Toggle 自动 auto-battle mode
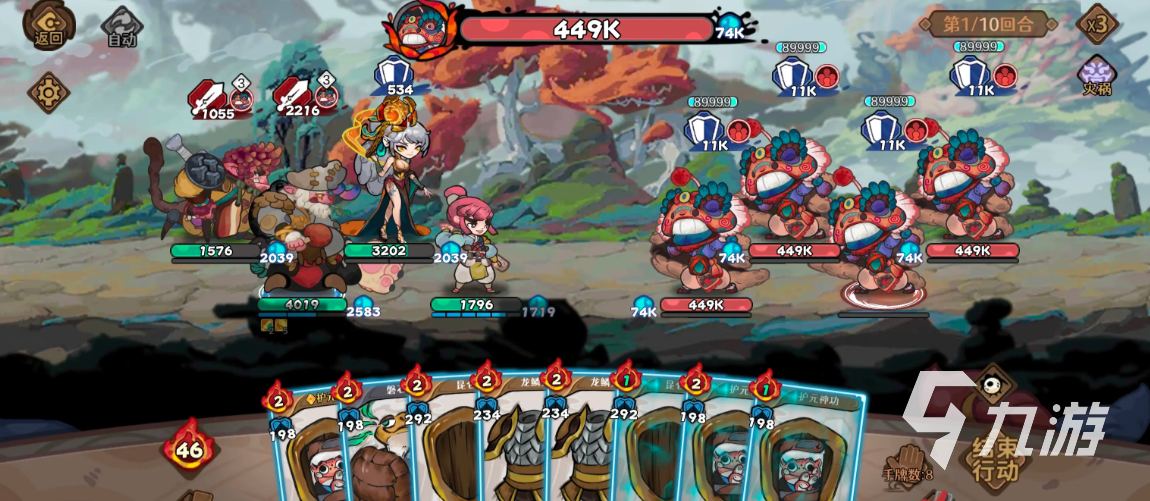Viewport: 1150px width, 501px height. pos(122,28)
